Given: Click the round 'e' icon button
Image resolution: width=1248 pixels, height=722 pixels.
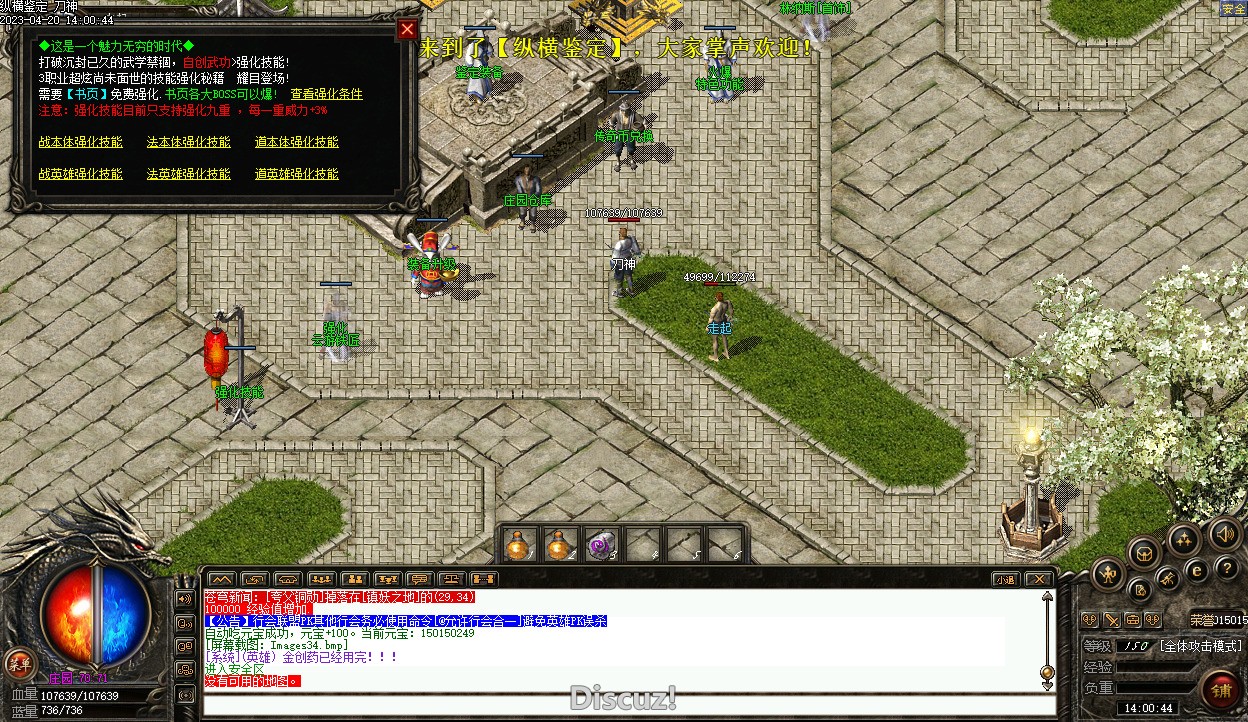Looking at the screenshot, I should (1196, 571).
